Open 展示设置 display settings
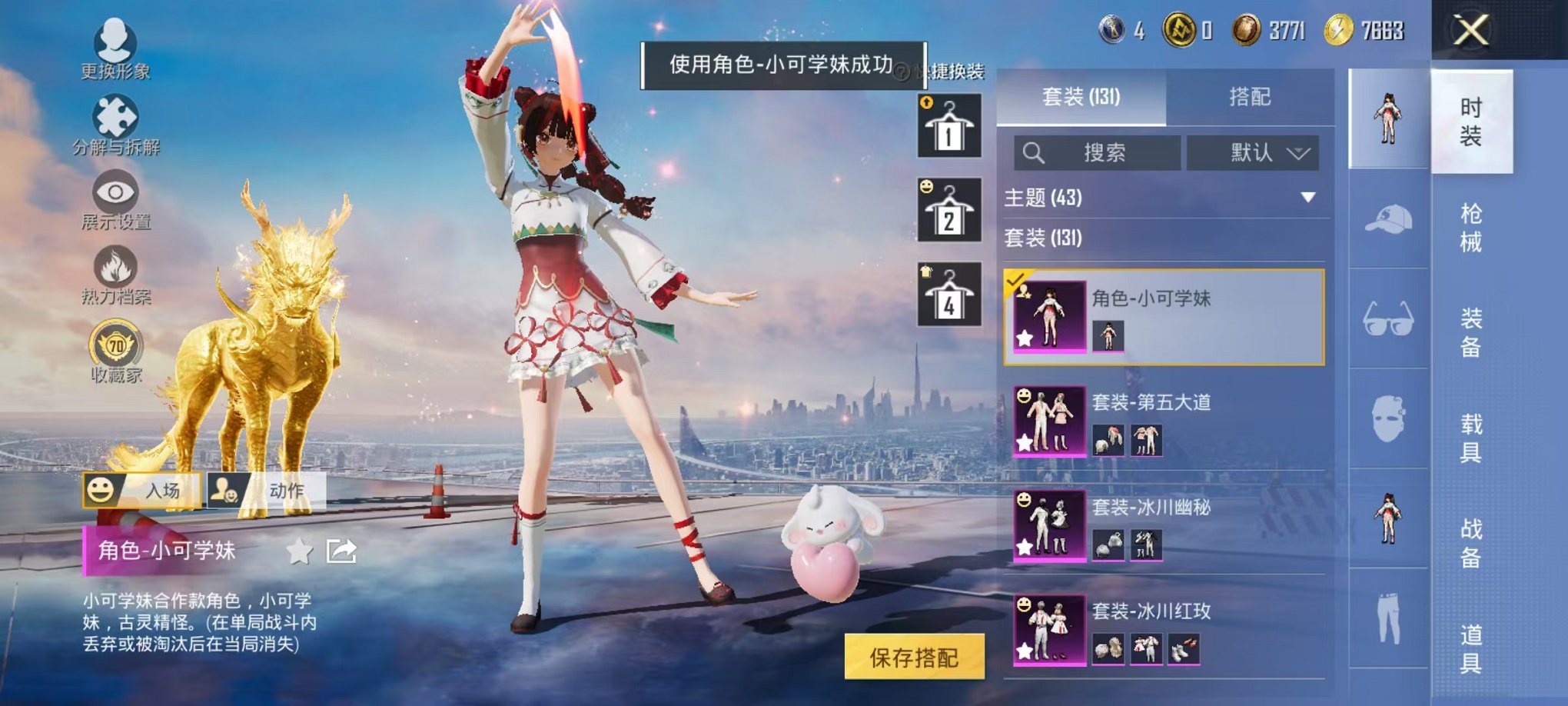Viewport: 1568px width, 706px height. pos(115,196)
